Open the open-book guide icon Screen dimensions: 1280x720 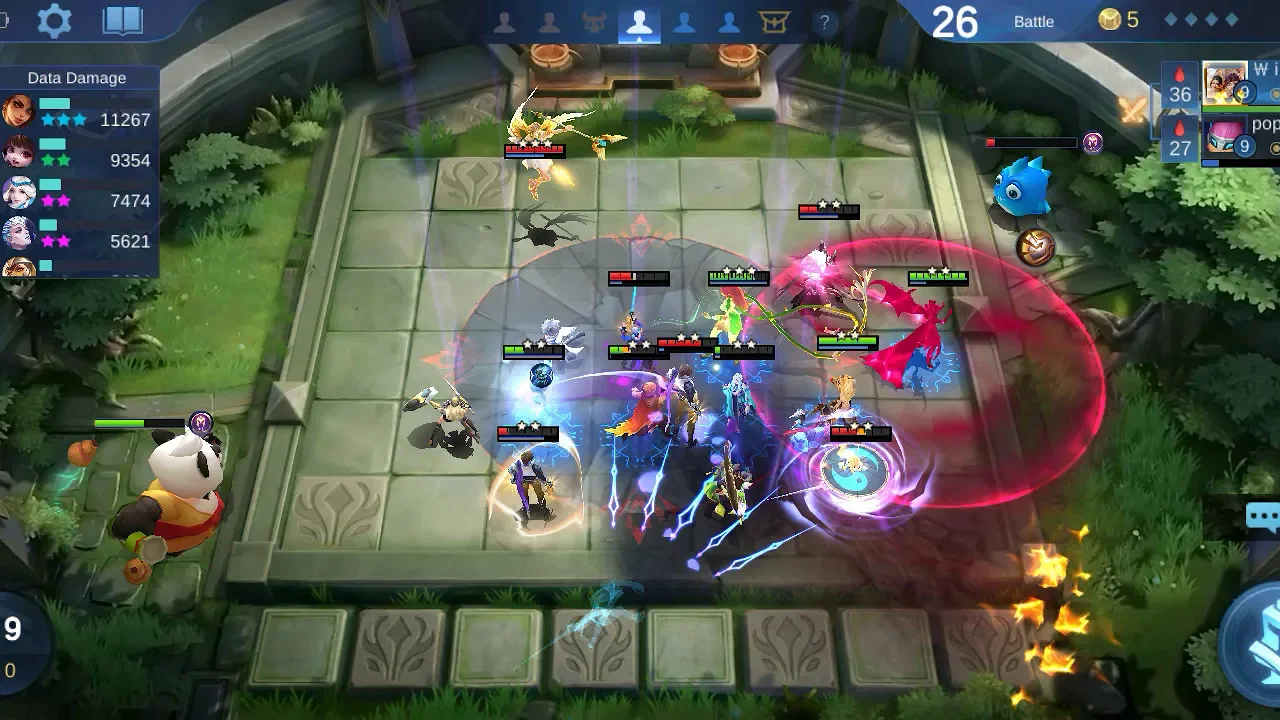click(123, 21)
